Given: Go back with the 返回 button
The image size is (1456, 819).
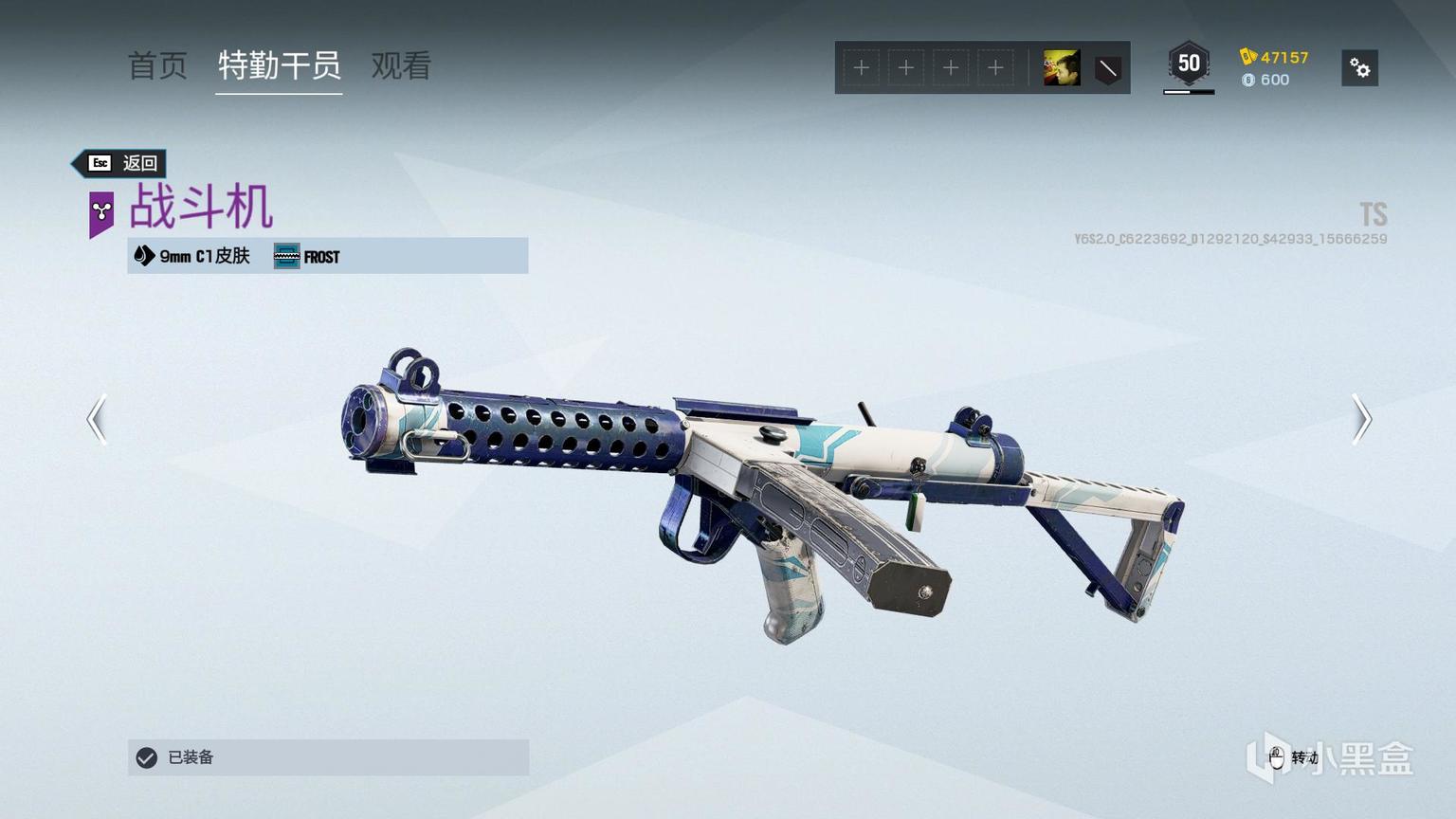Looking at the screenshot, I should (x=122, y=163).
